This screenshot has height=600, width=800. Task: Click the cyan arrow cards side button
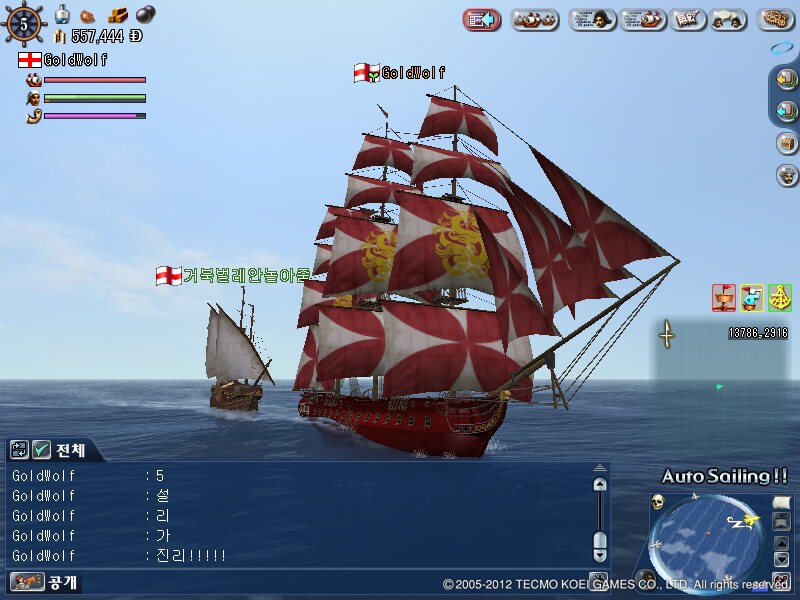click(x=786, y=111)
